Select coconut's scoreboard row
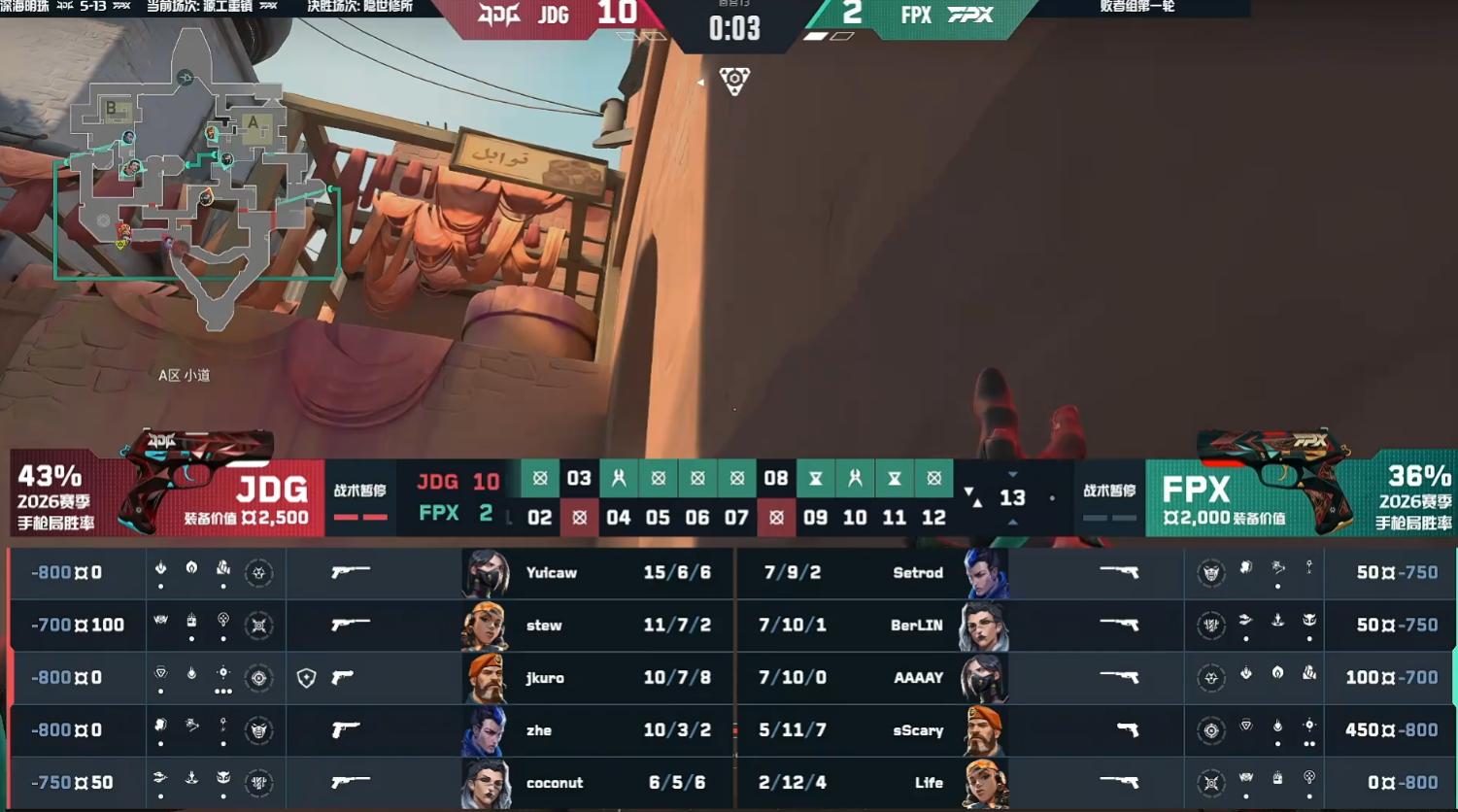1458x812 pixels. pos(554,783)
